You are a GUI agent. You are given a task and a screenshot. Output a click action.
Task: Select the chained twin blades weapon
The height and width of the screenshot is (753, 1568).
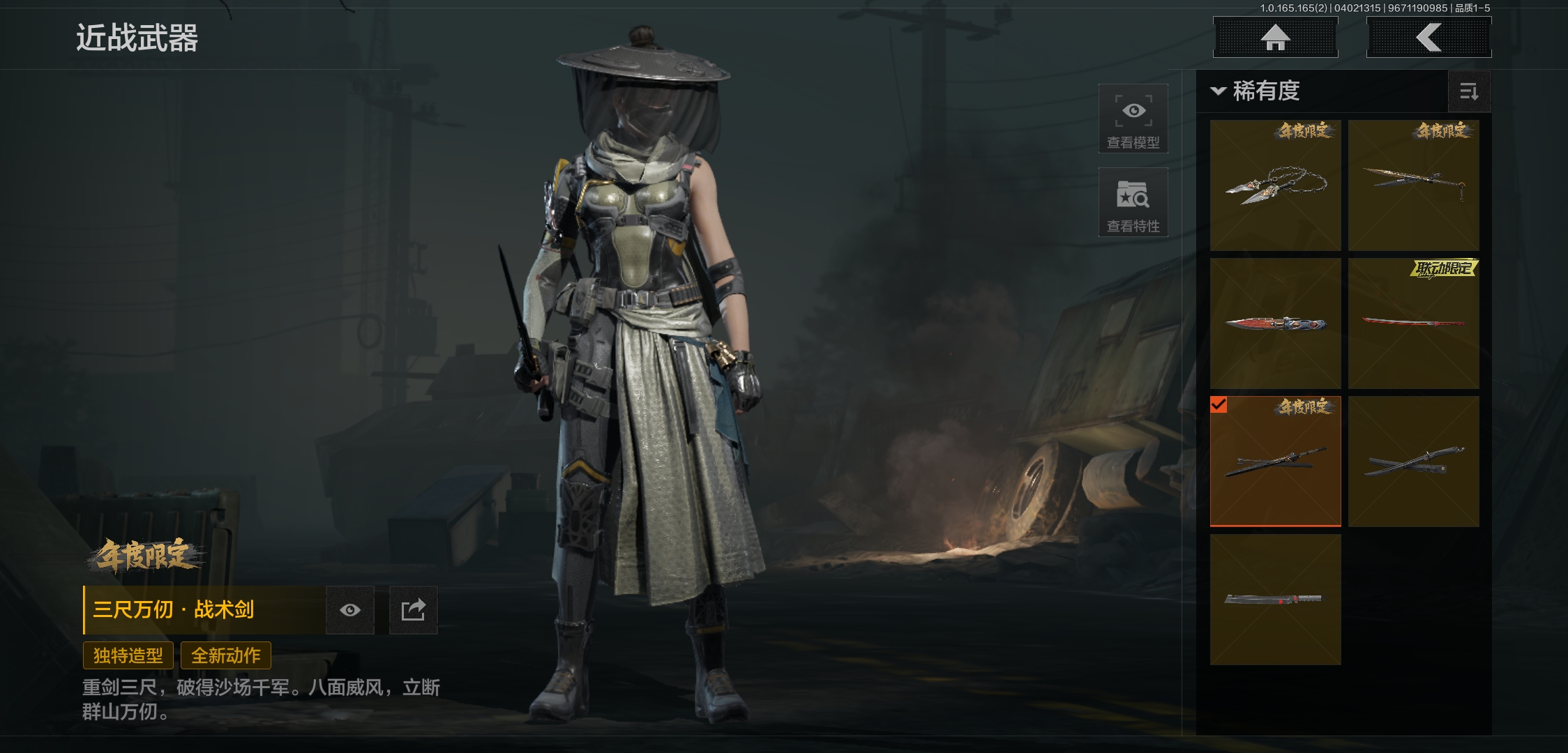click(1275, 185)
